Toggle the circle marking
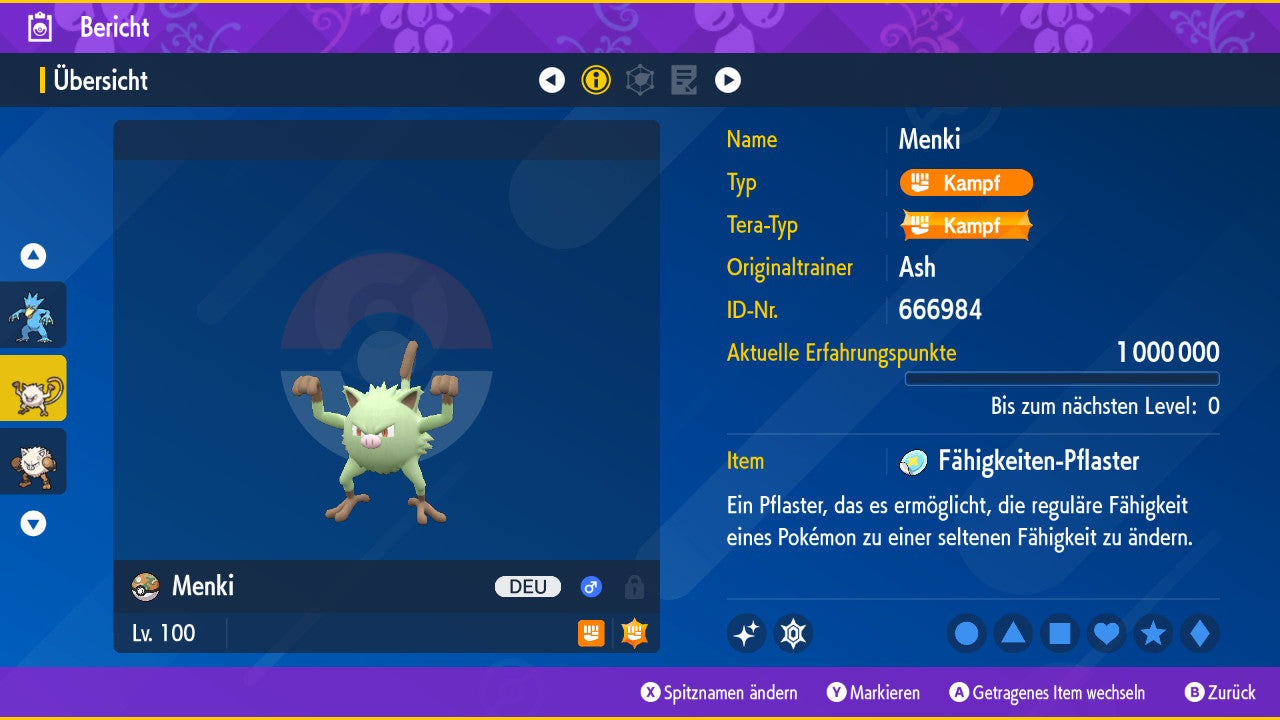Screen dimensions: 1280x720 967,633
